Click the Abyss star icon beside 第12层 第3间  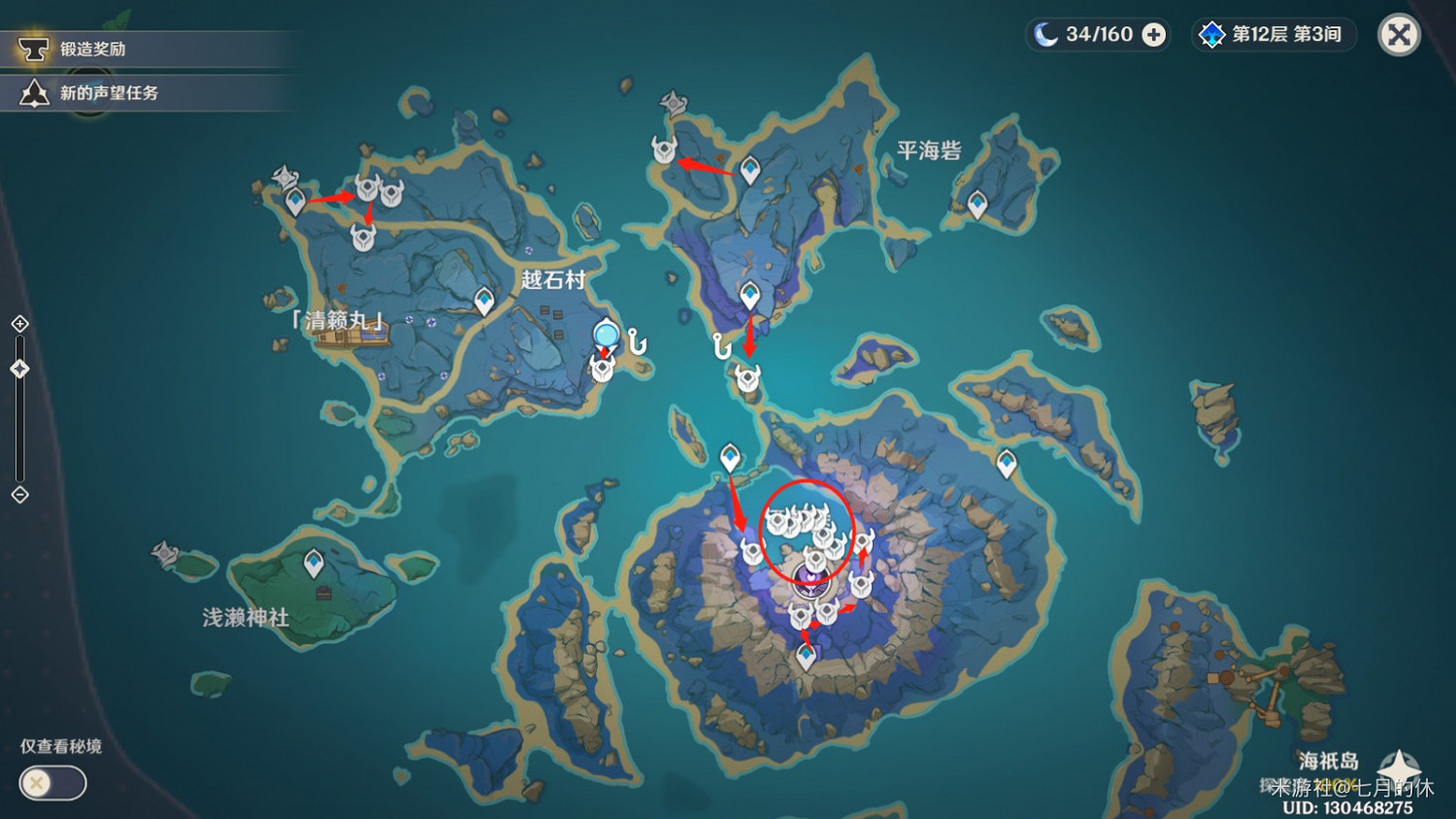click(1210, 34)
